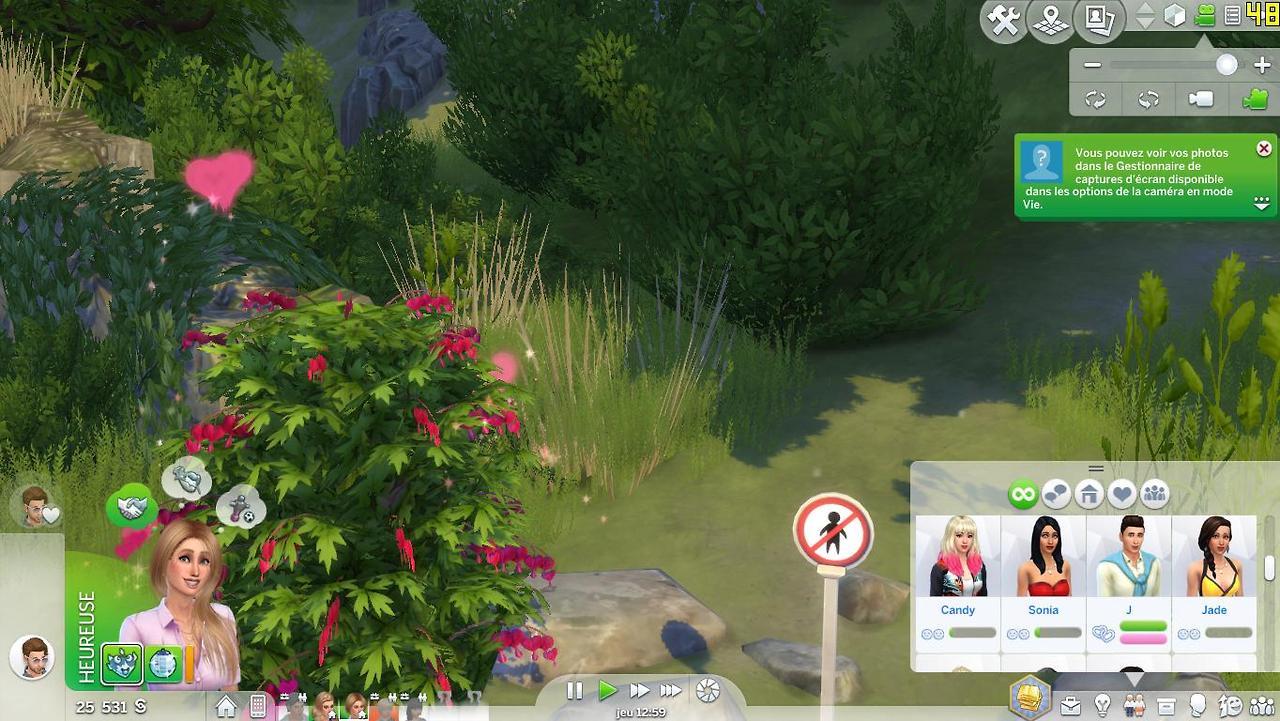Image resolution: width=1280 pixels, height=721 pixels.
Task: Open the career briefcase panel
Action: click(x=1070, y=706)
